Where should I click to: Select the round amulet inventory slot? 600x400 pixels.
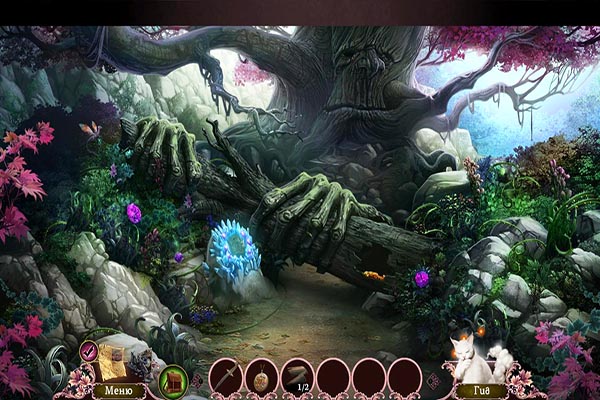[x=261, y=376]
